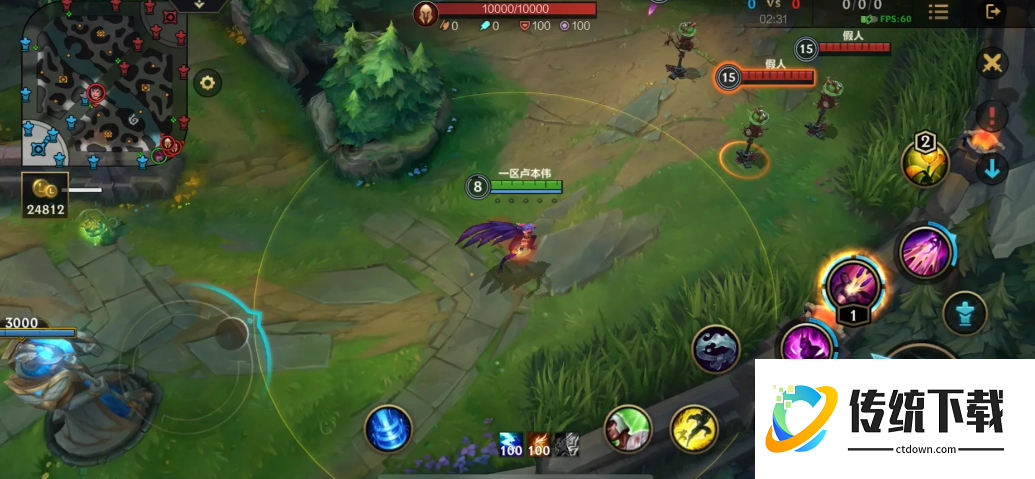This screenshot has width=1035, height=479.
Task: Open the gear settings button
Action: (x=207, y=82)
